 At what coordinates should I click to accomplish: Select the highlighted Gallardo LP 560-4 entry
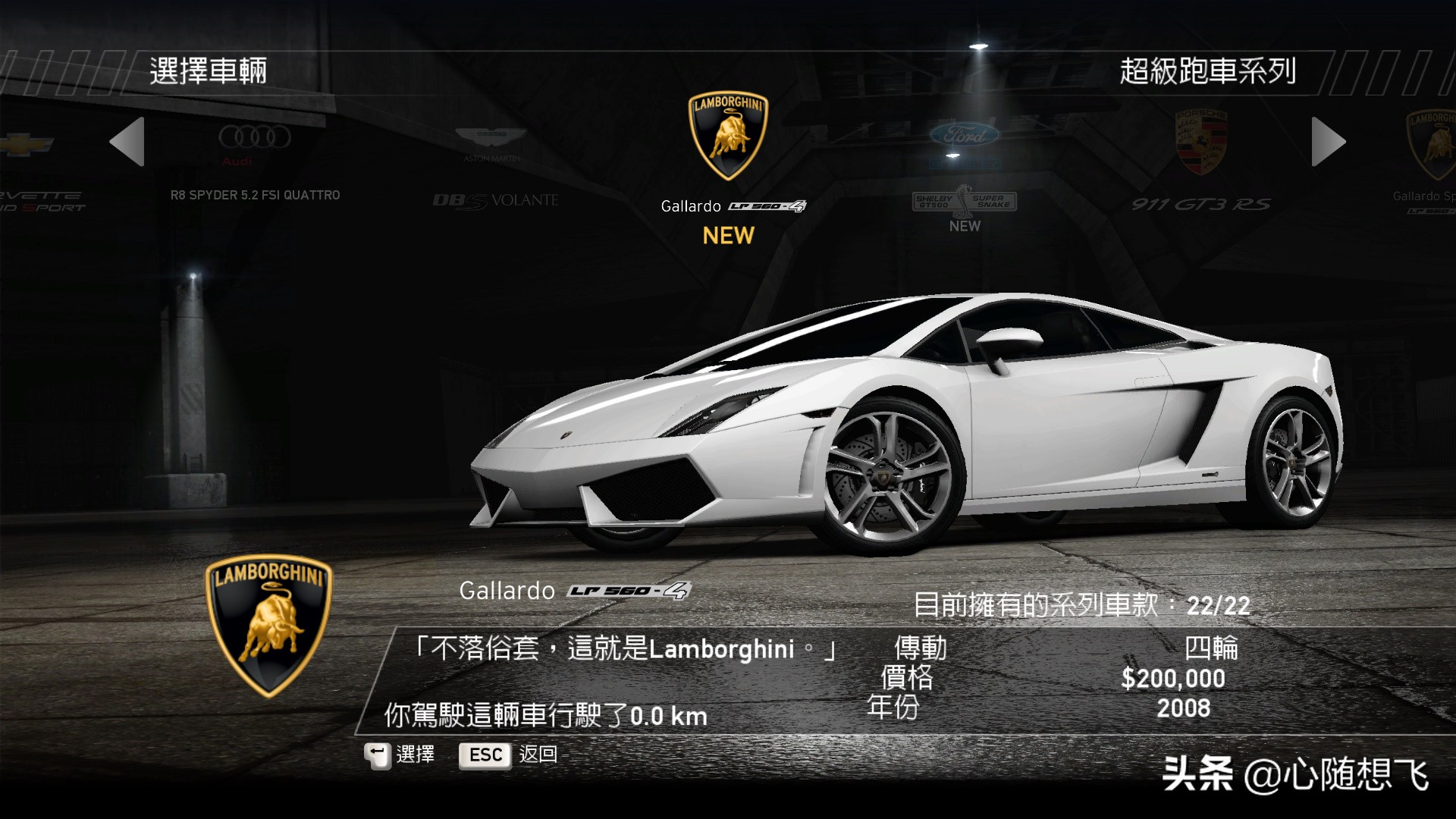pyautogui.click(x=728, y=206)
